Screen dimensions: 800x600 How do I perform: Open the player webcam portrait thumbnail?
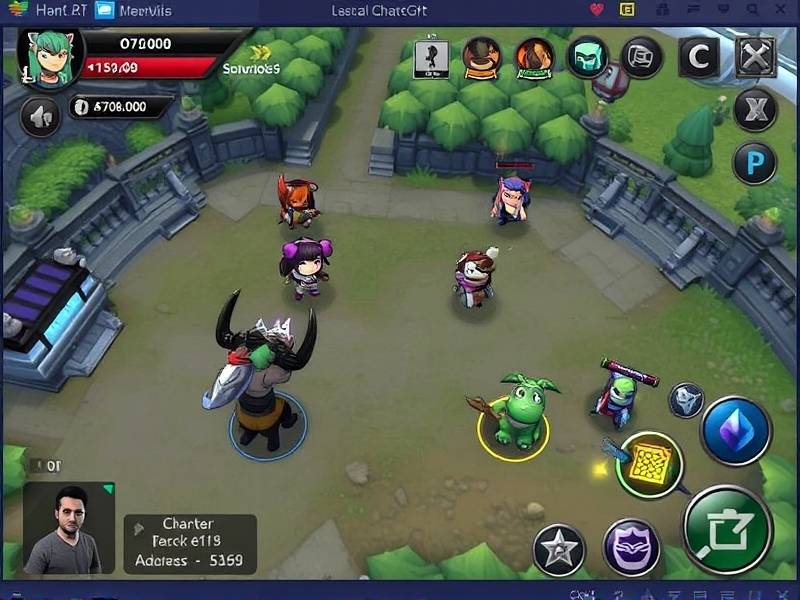(x=68, y=531)
